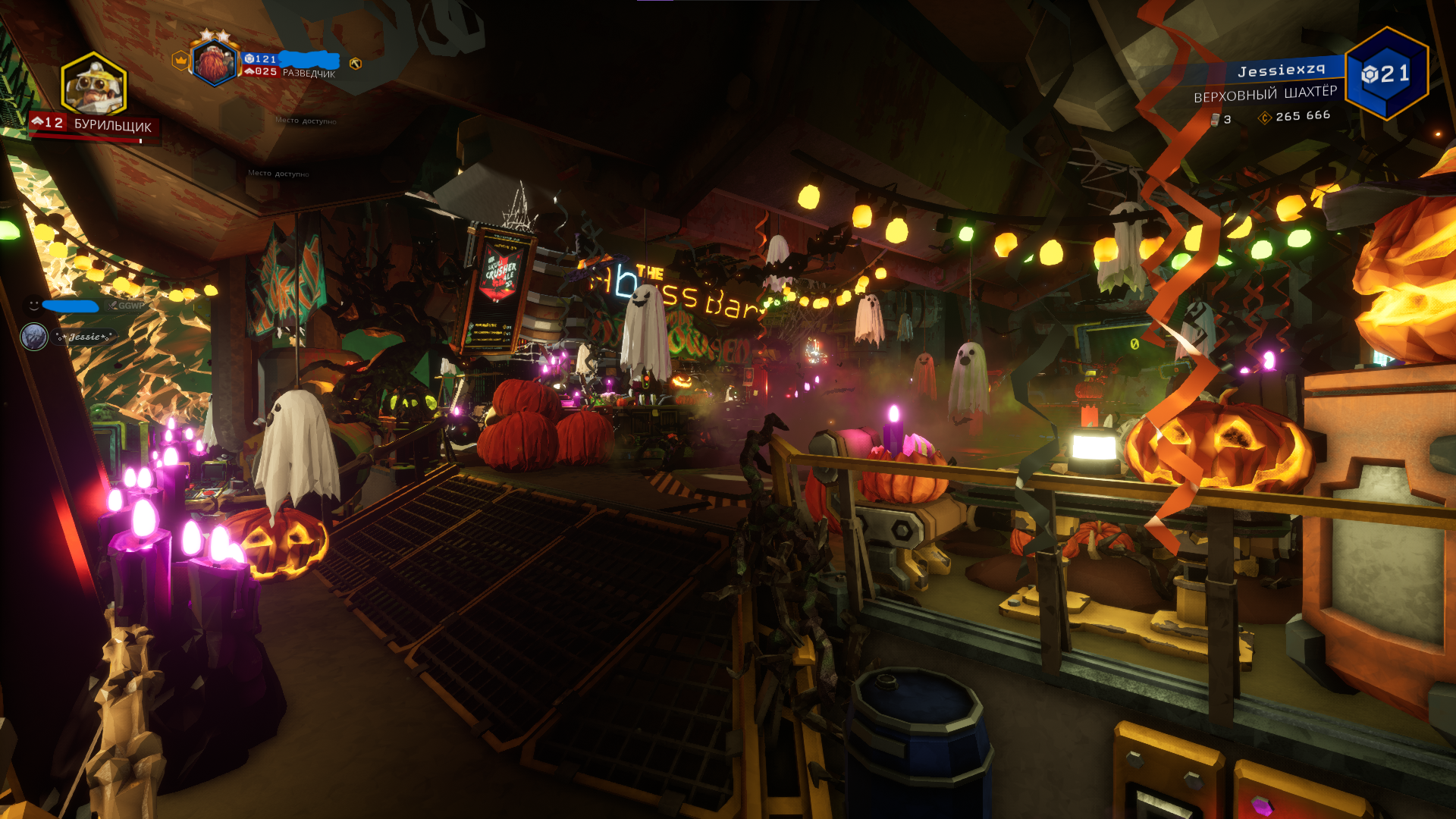Viewport: 1456px width, 819px height.
Task: Click the crown host icon
Action: [x=180, y=60]
